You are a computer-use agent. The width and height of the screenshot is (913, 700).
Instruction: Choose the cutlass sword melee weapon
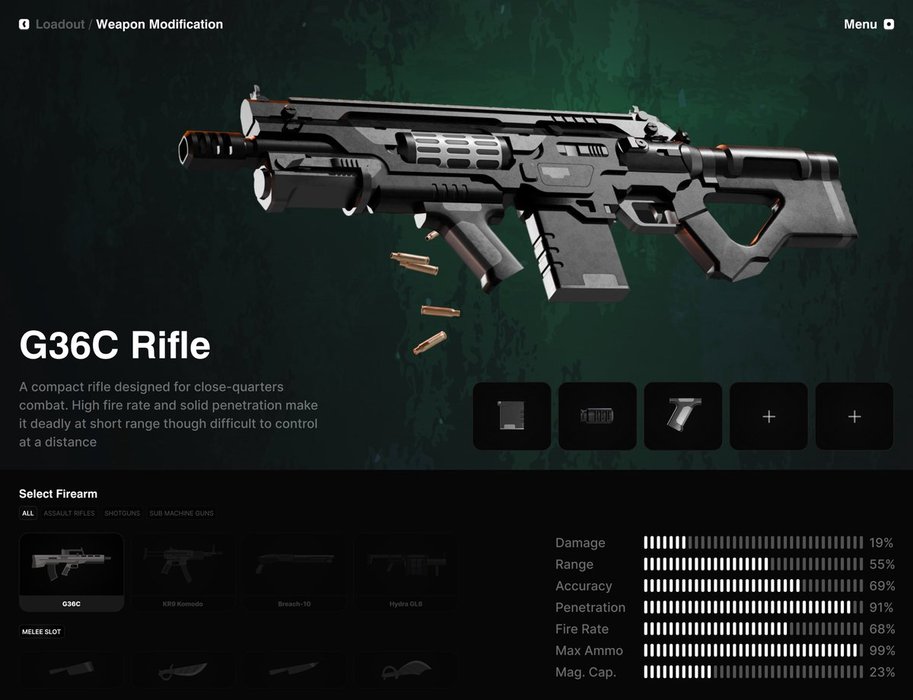click(182, 670)
